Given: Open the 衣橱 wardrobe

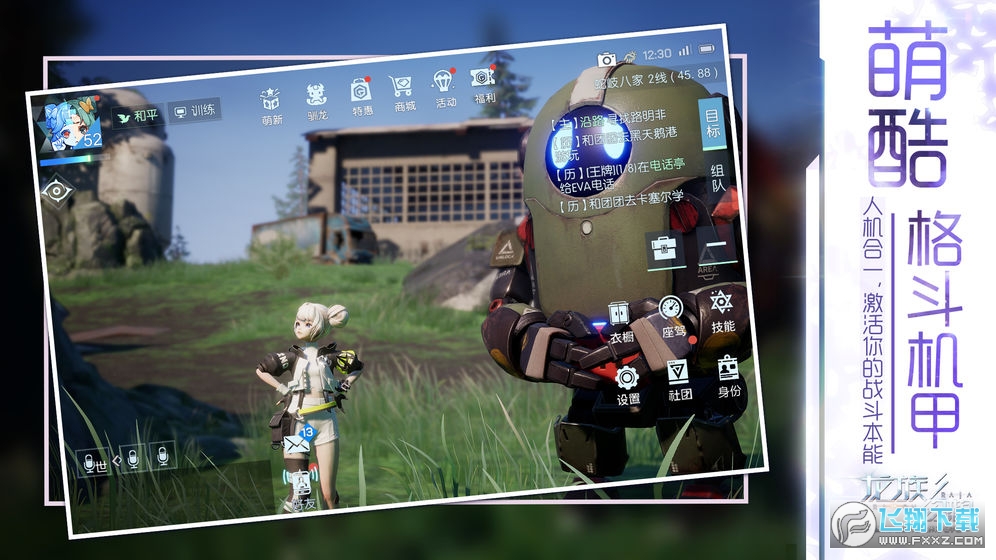Looking at the screenshot, I should tap(620, 320).
